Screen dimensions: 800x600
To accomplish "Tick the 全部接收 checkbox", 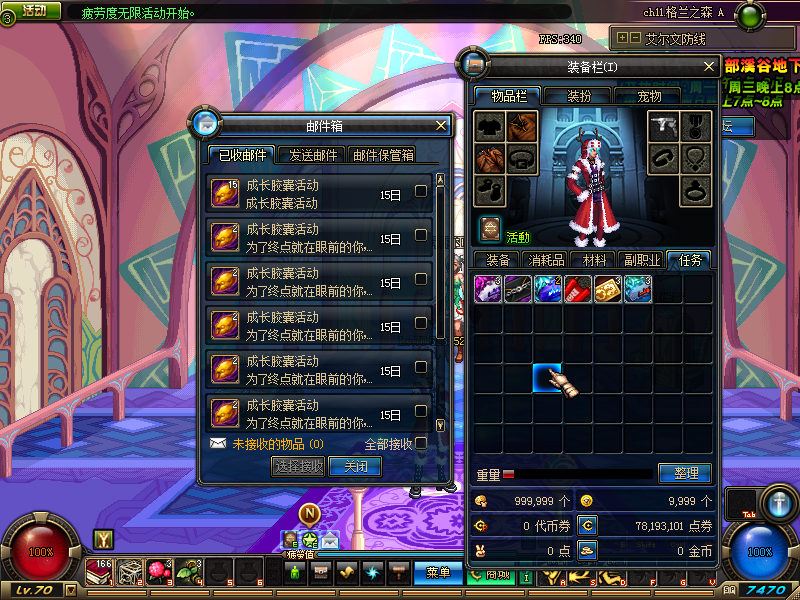I will (x=421, y=443).
